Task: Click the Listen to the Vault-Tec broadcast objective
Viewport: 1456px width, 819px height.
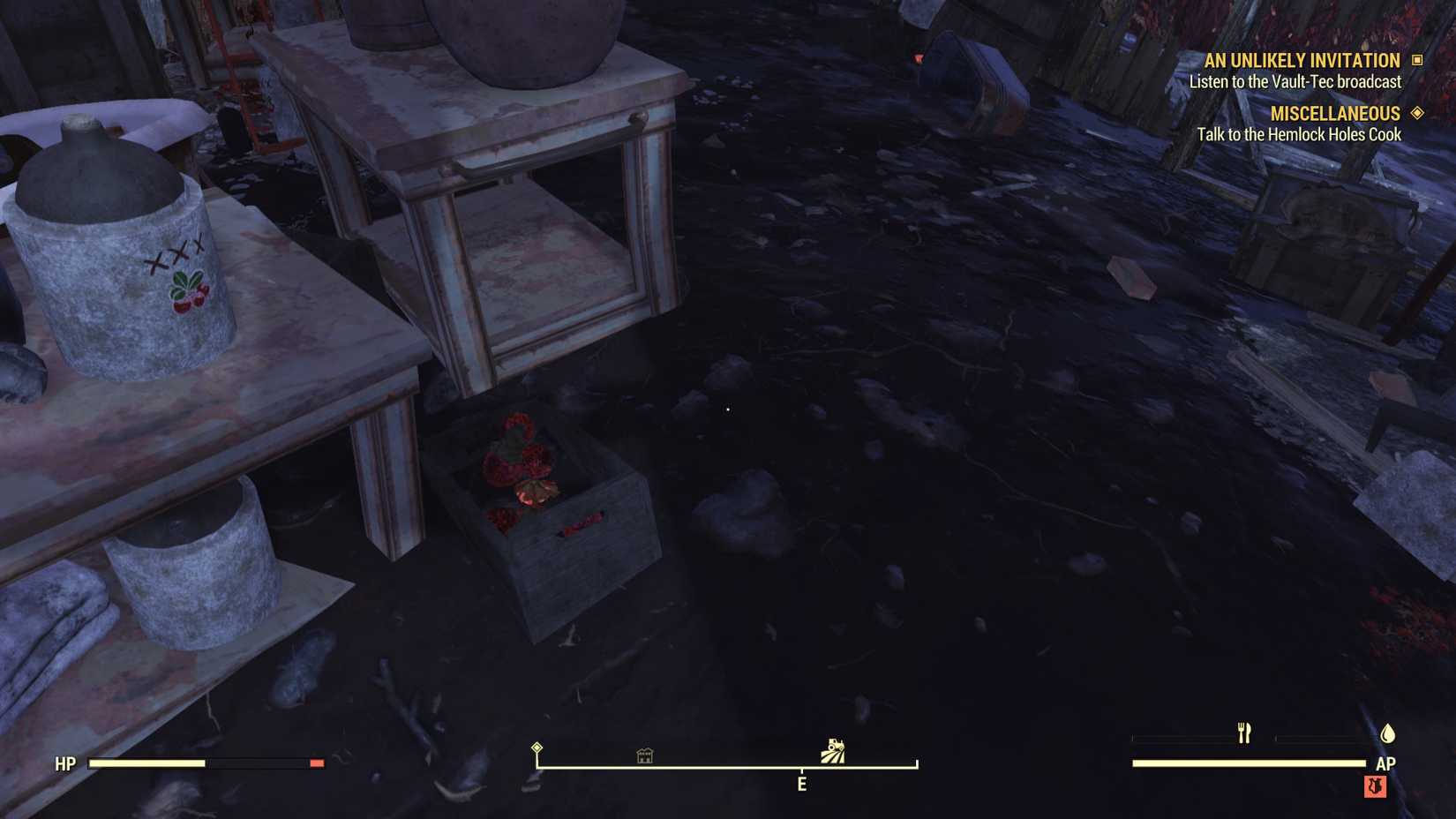Action: click(x=1295, y=81)
